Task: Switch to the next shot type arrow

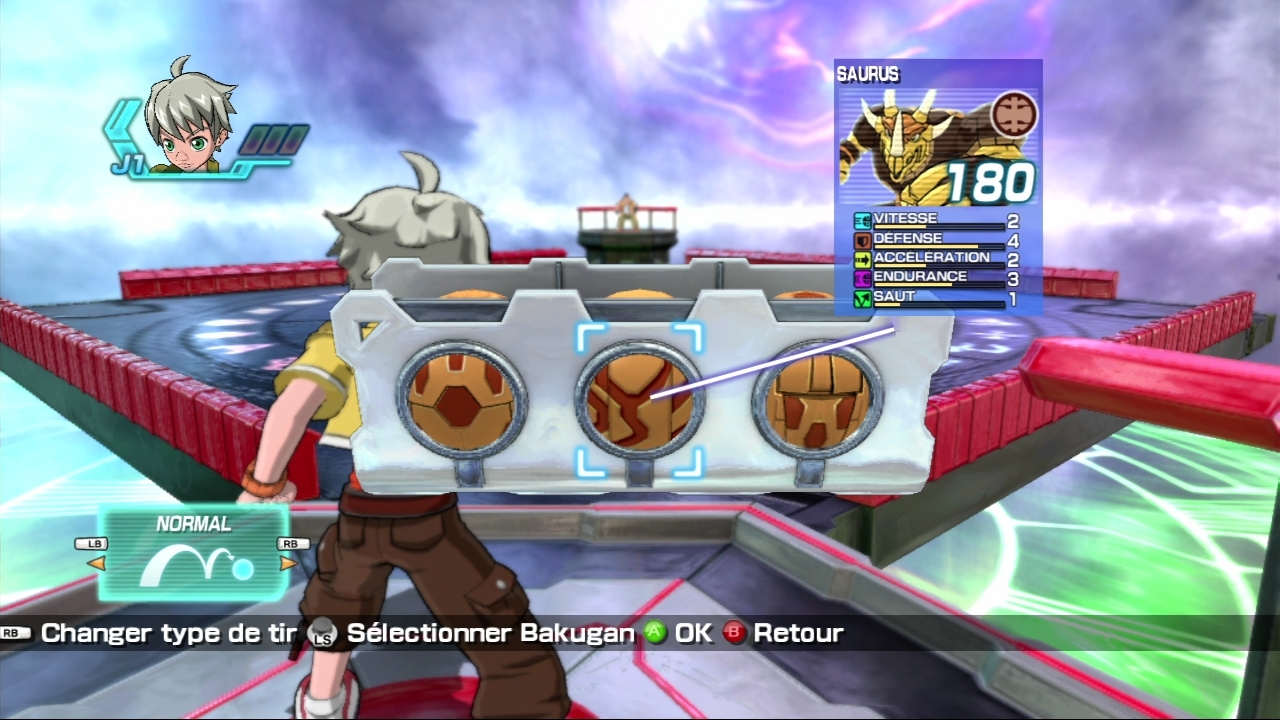Action: (288, 563)
